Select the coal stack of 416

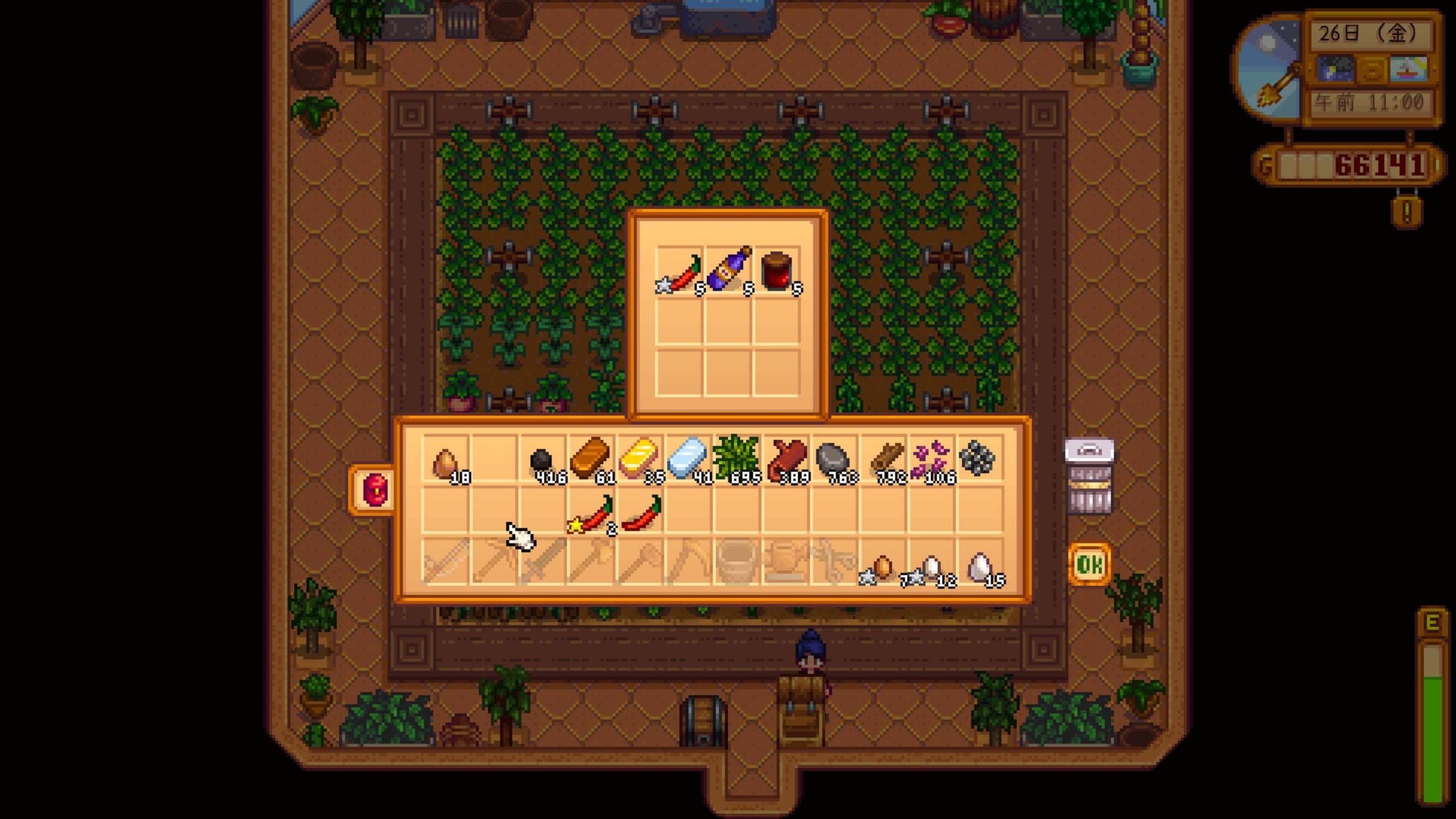click(x=543, y=462)
